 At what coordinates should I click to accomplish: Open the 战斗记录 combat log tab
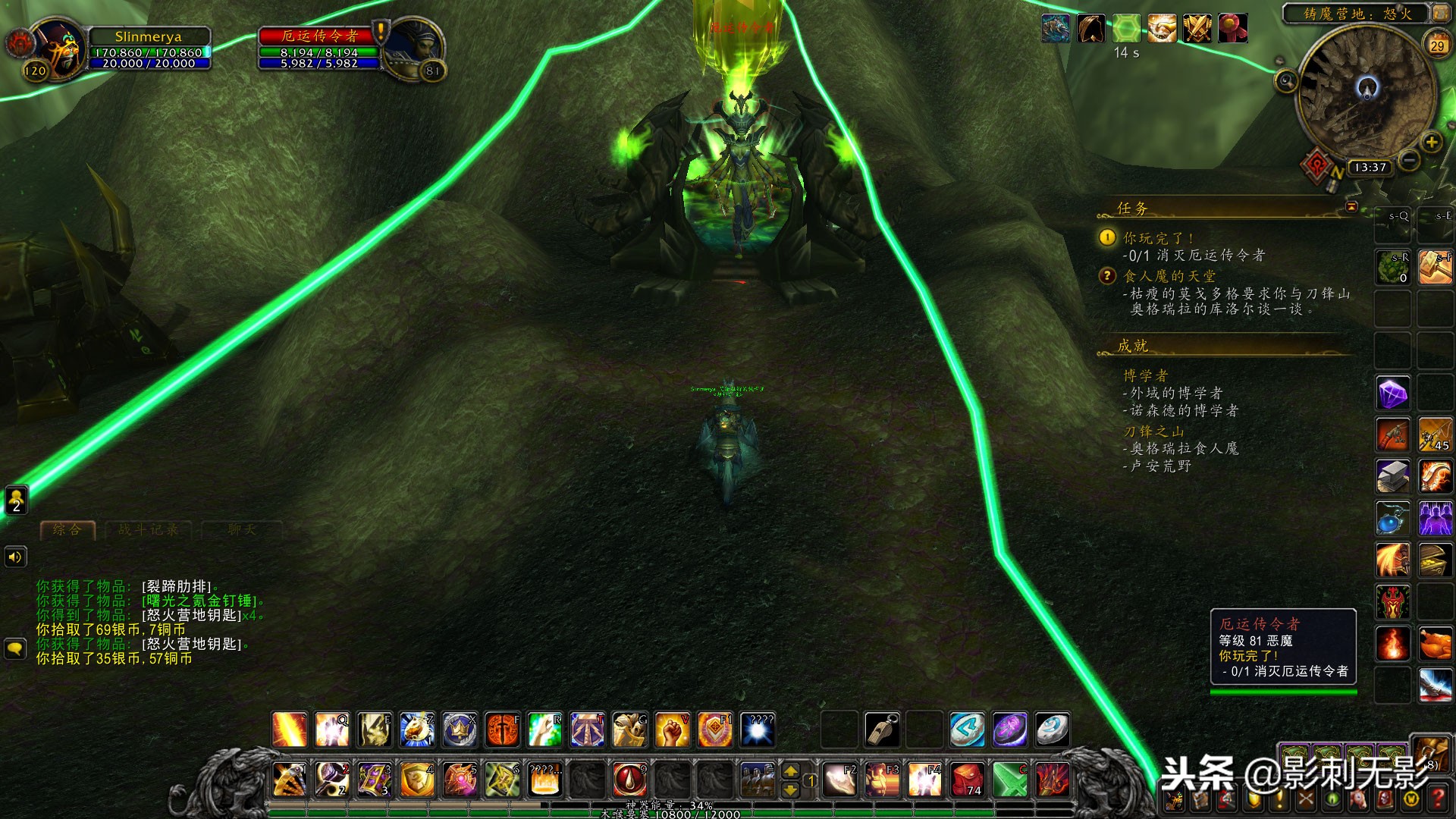[148, 529]
